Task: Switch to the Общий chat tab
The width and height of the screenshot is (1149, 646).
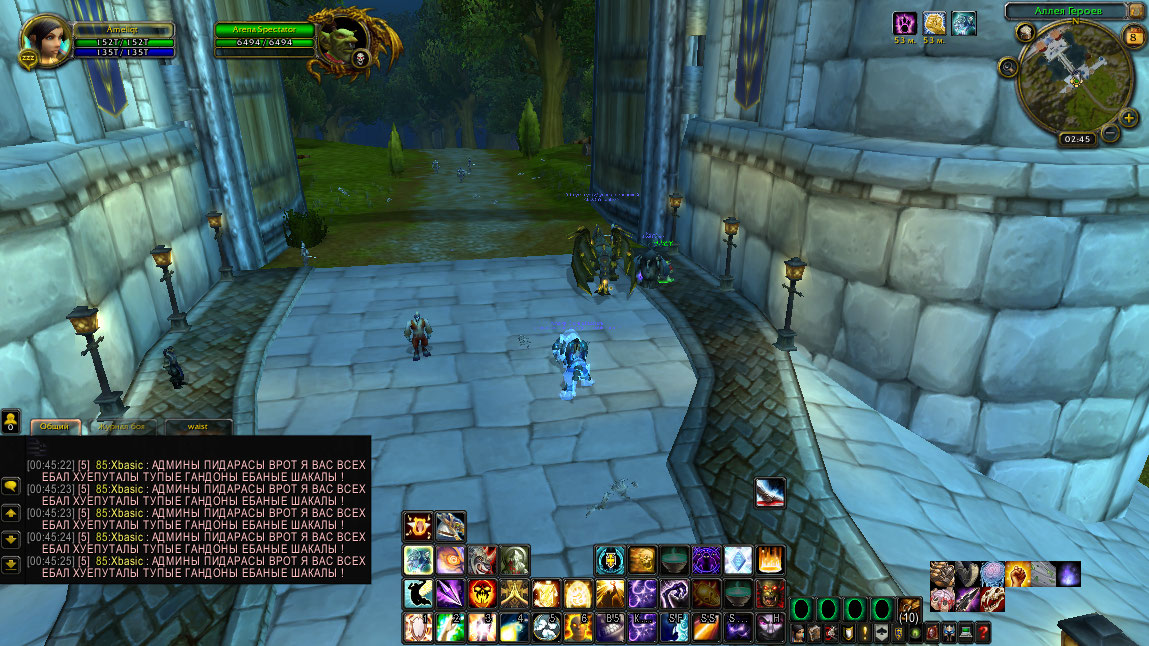Action: pos(56,426)
